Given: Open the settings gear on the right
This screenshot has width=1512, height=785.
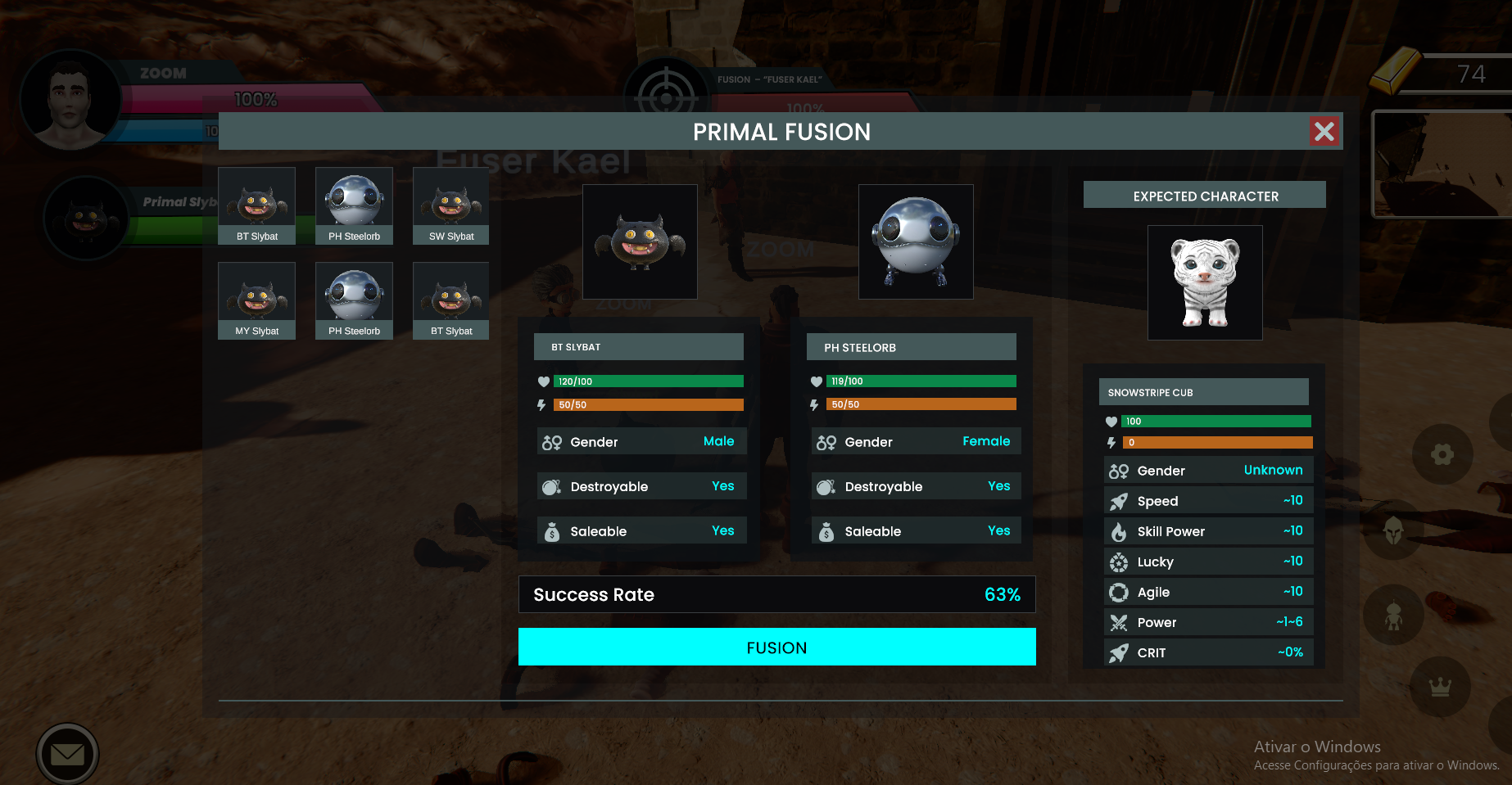Looking at the screenshot, I should tap(1442, 454).
